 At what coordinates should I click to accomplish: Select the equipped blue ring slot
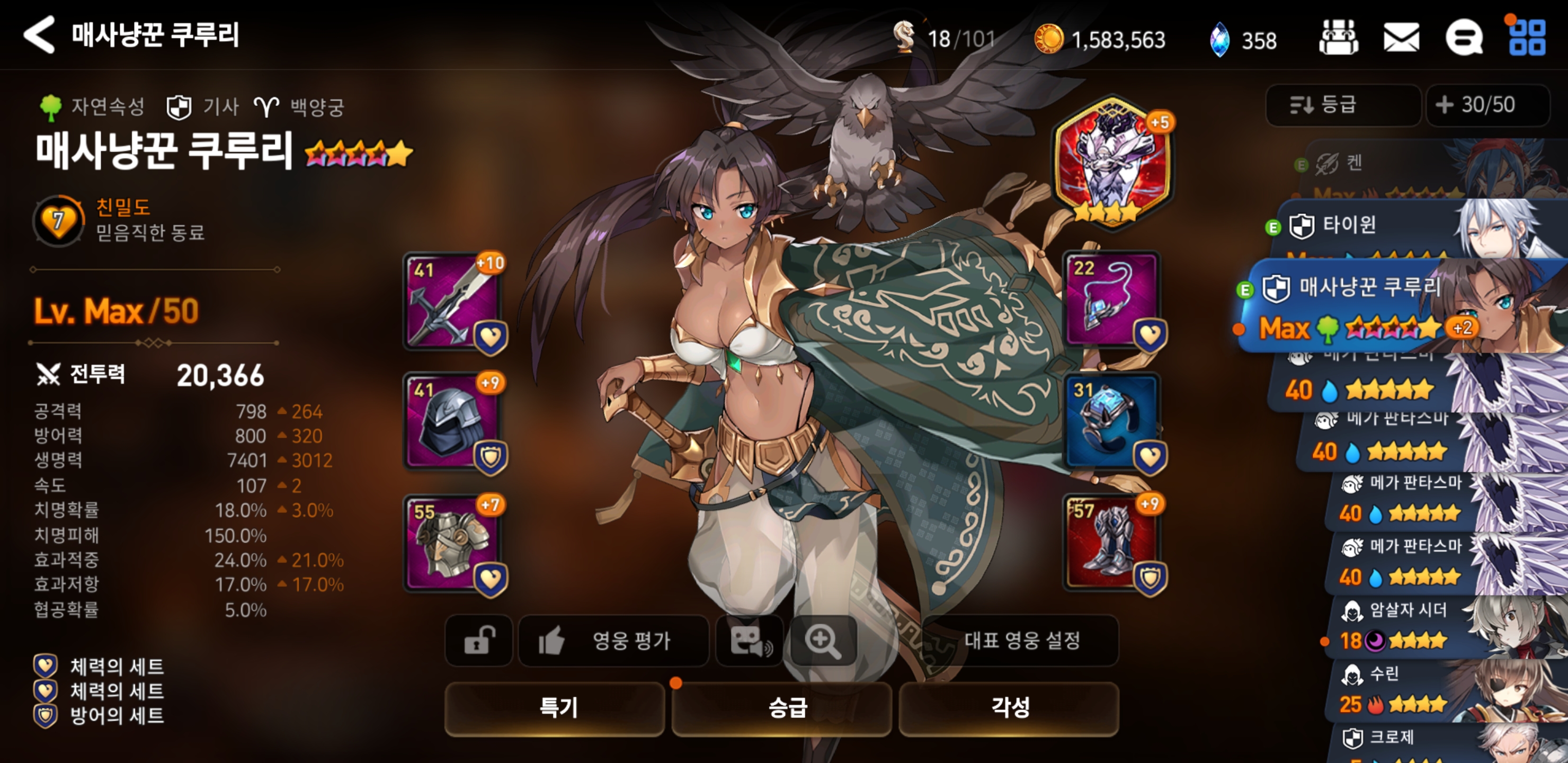coord(1111,421)
